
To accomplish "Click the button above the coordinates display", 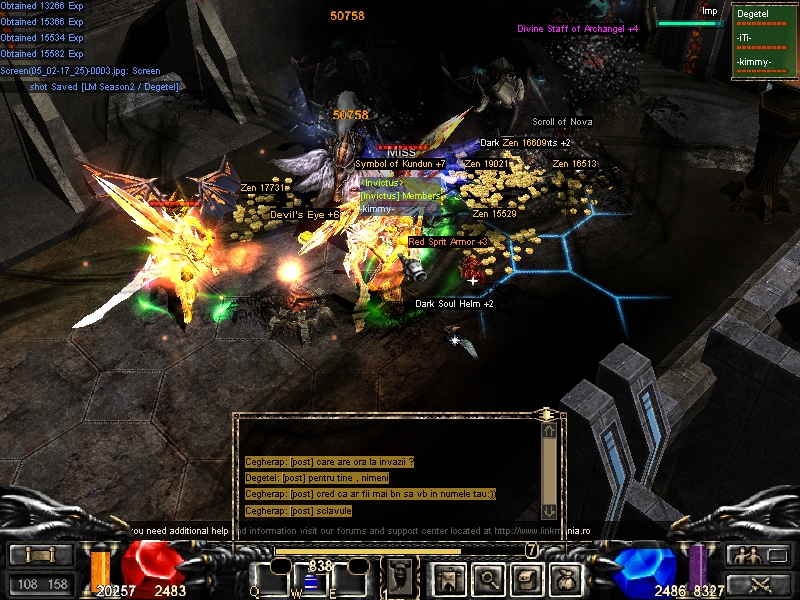I will [42, 555].
